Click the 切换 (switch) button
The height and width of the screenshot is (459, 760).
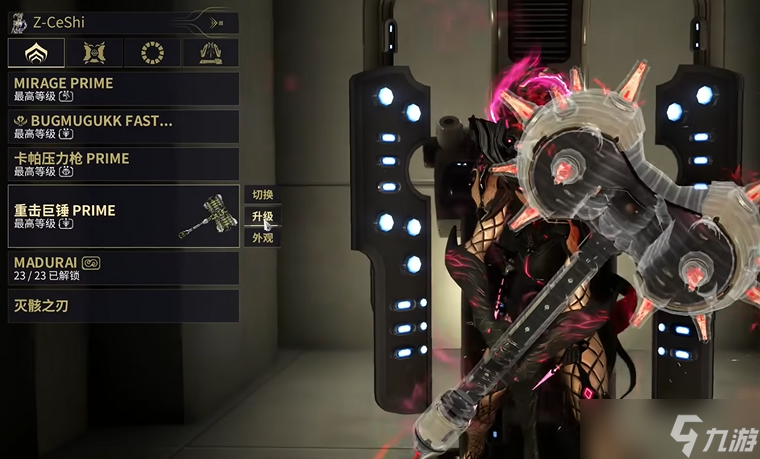262,194
